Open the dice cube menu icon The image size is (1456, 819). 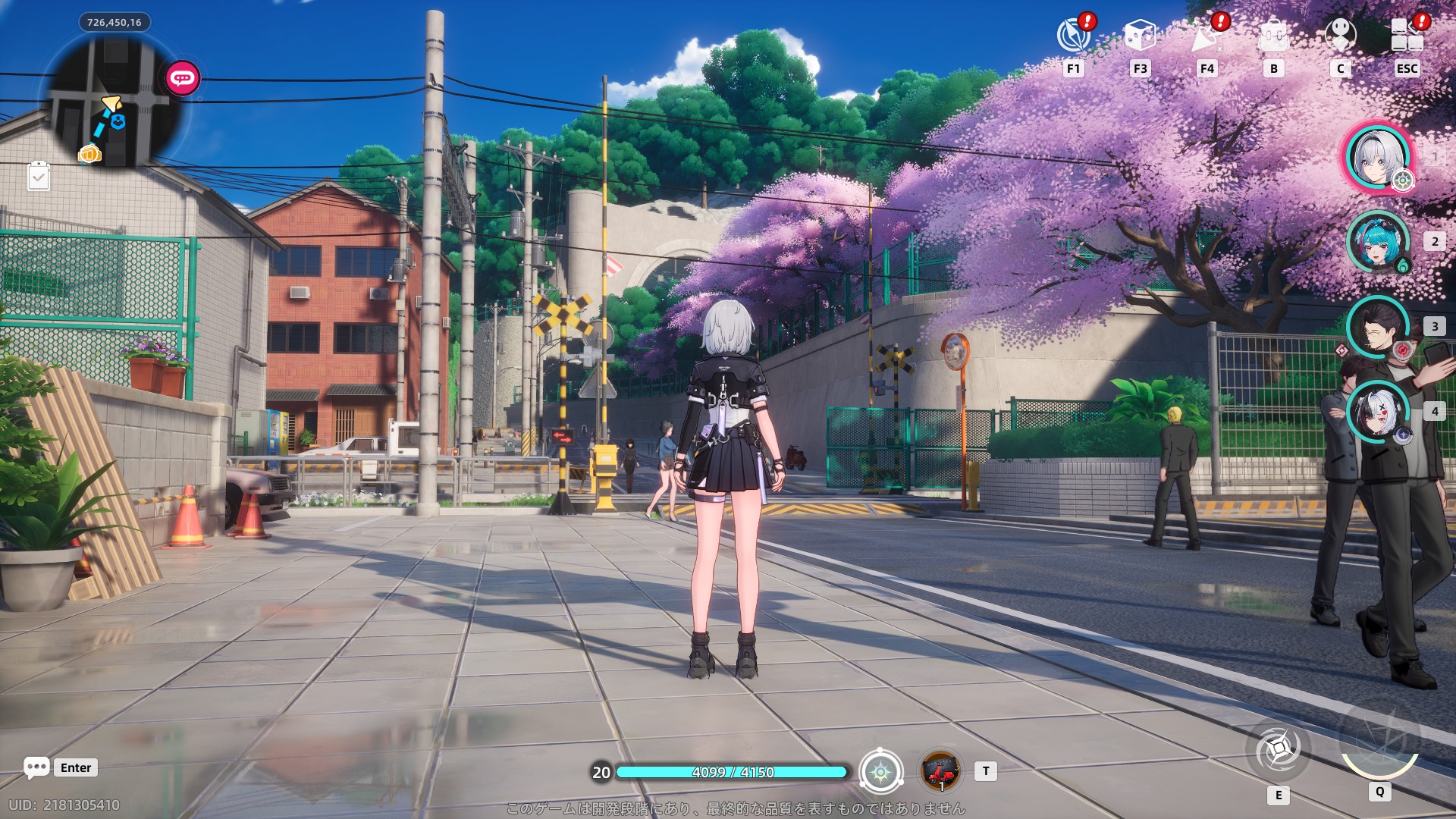[1139, 36]
